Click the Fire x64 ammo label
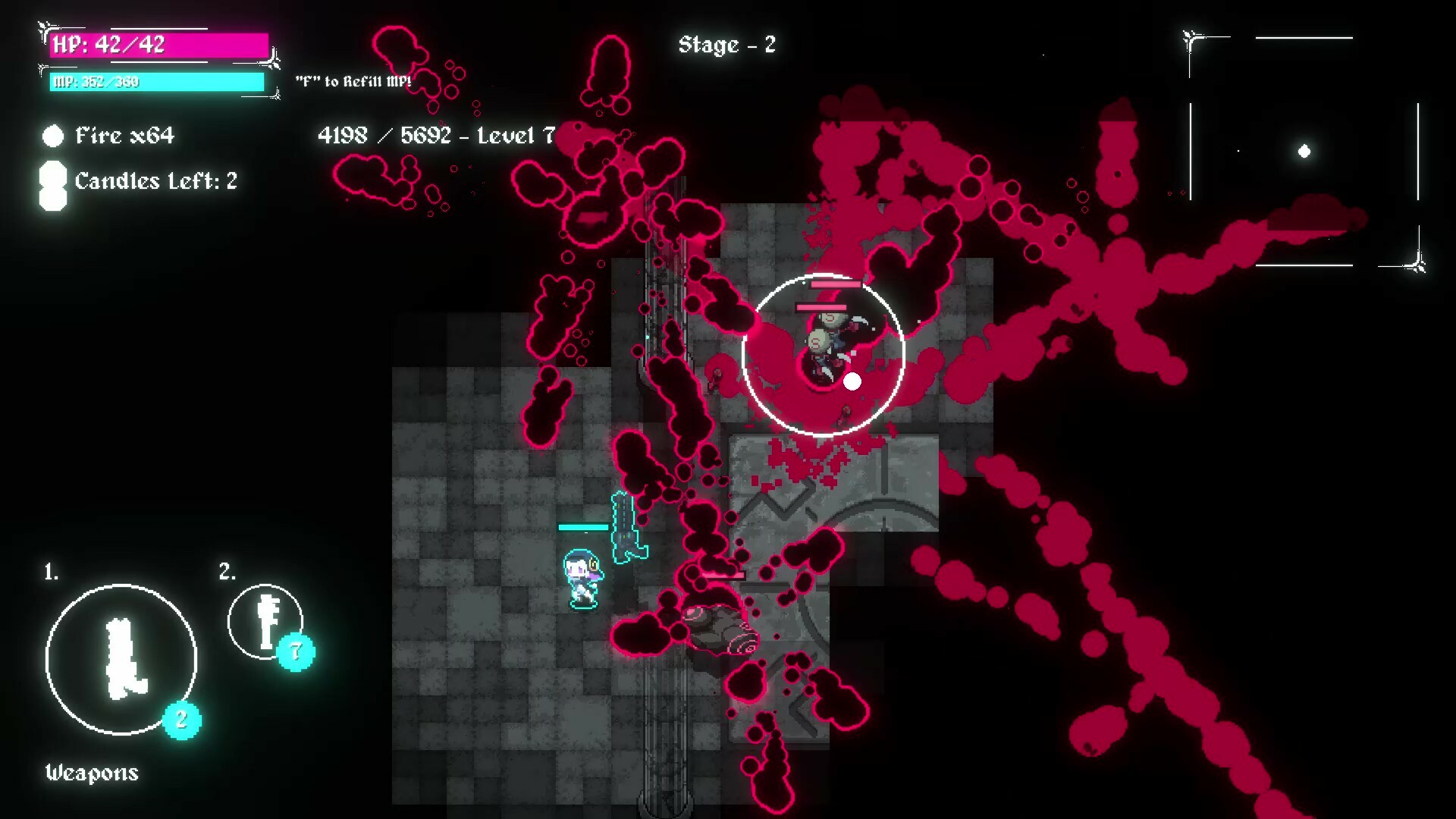 (124, 136)
